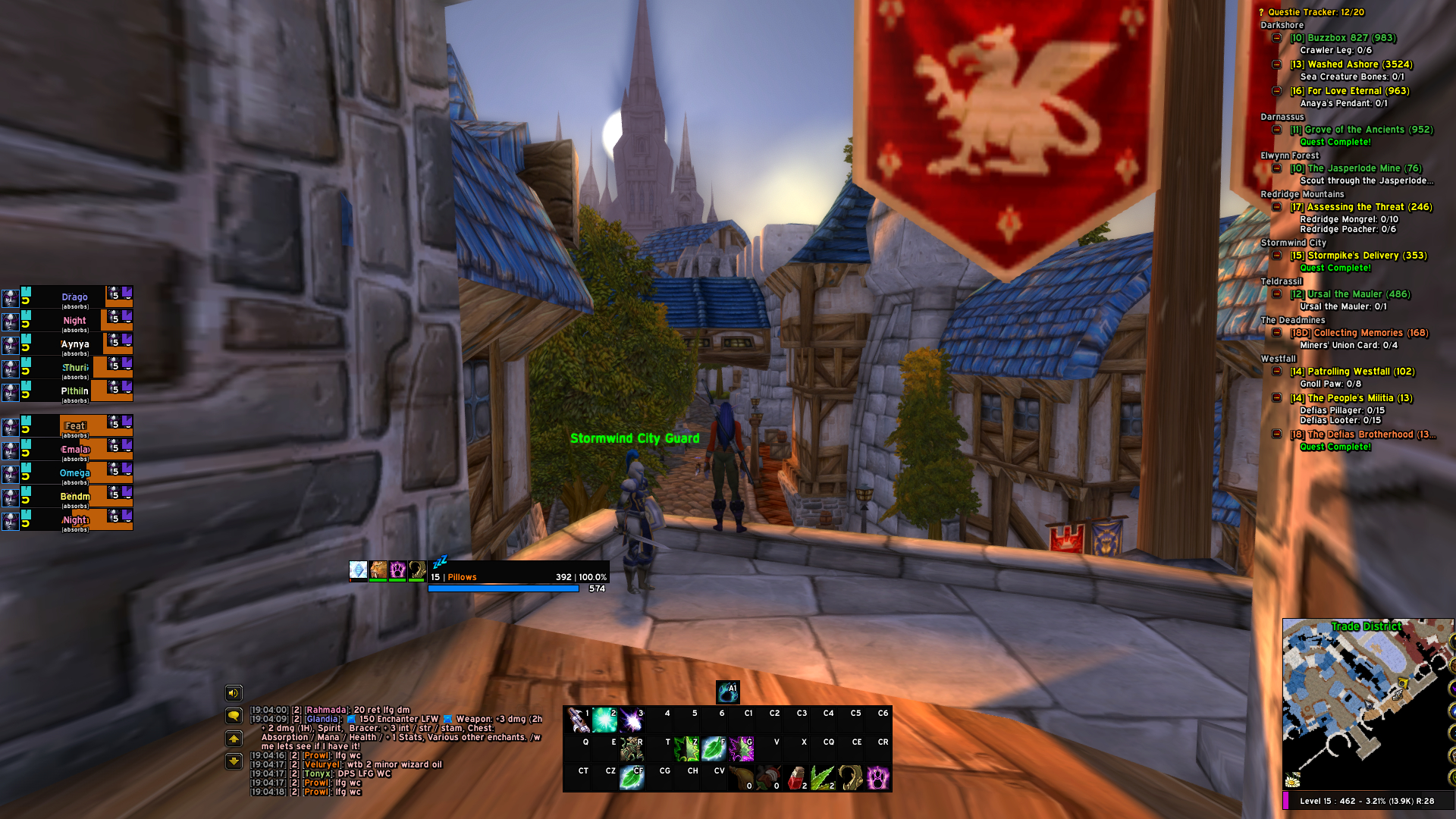
Task: Click Glandia's name in chat
Action: pyautogui.click(x=322, y=719)
